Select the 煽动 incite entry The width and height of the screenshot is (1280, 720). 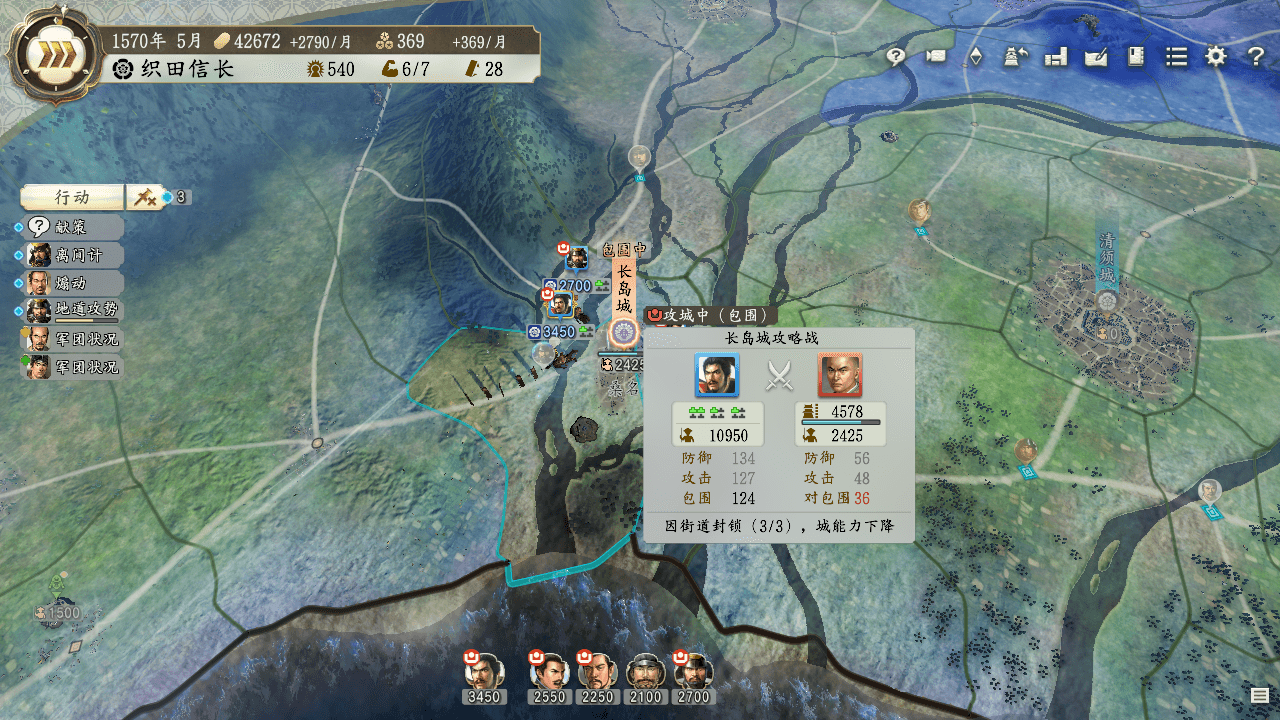coord(72,283)
